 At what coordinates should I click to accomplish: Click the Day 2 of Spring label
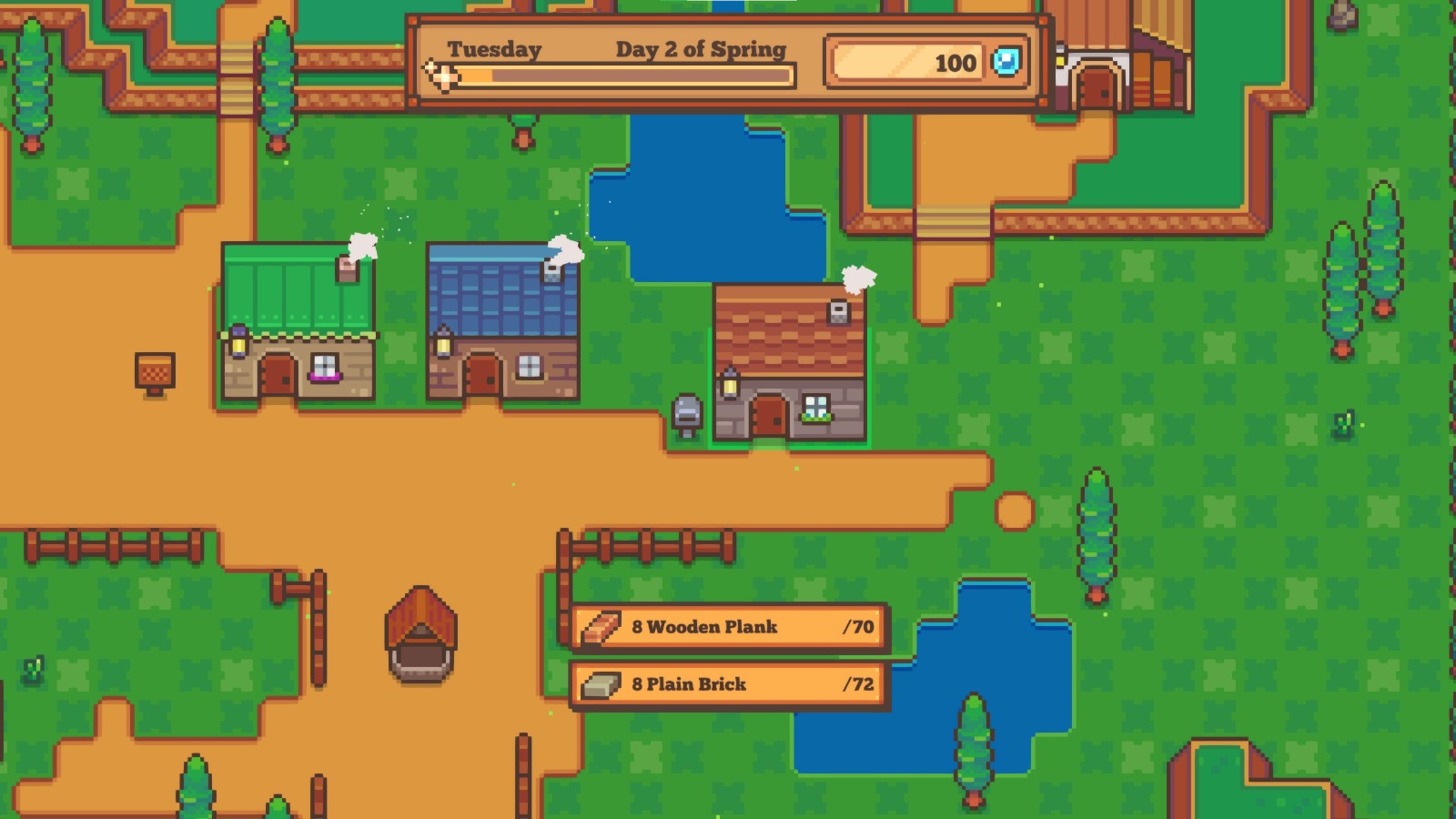click(x=702, y=50)
